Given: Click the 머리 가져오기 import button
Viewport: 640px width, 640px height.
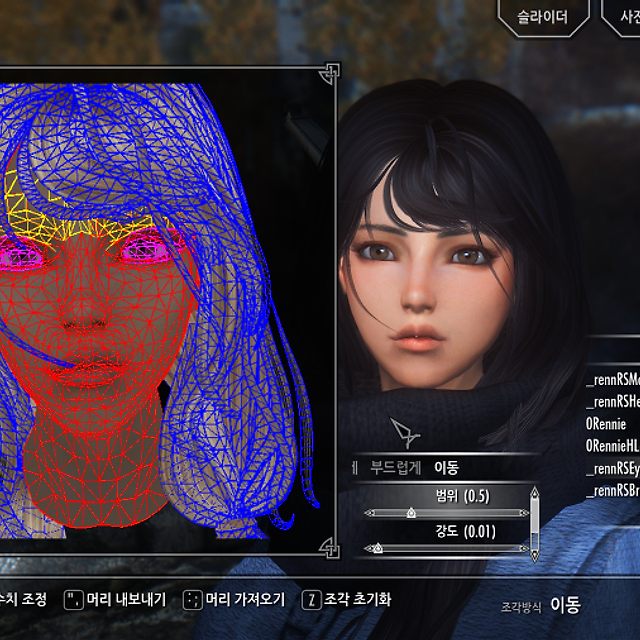Looking at the screenshot, I should click(x=235, y=600).
